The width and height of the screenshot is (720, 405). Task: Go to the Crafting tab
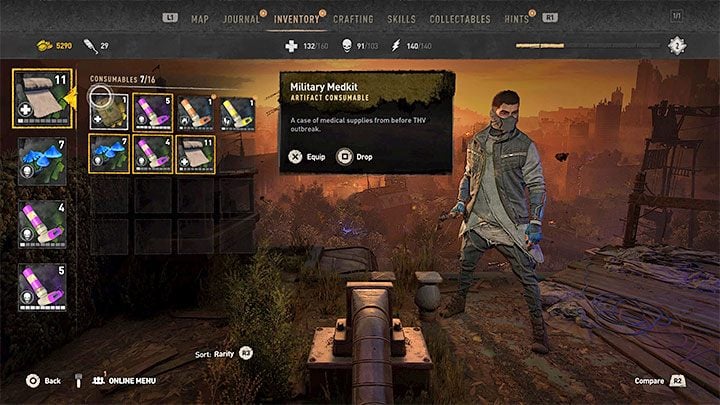pos(352,19)
